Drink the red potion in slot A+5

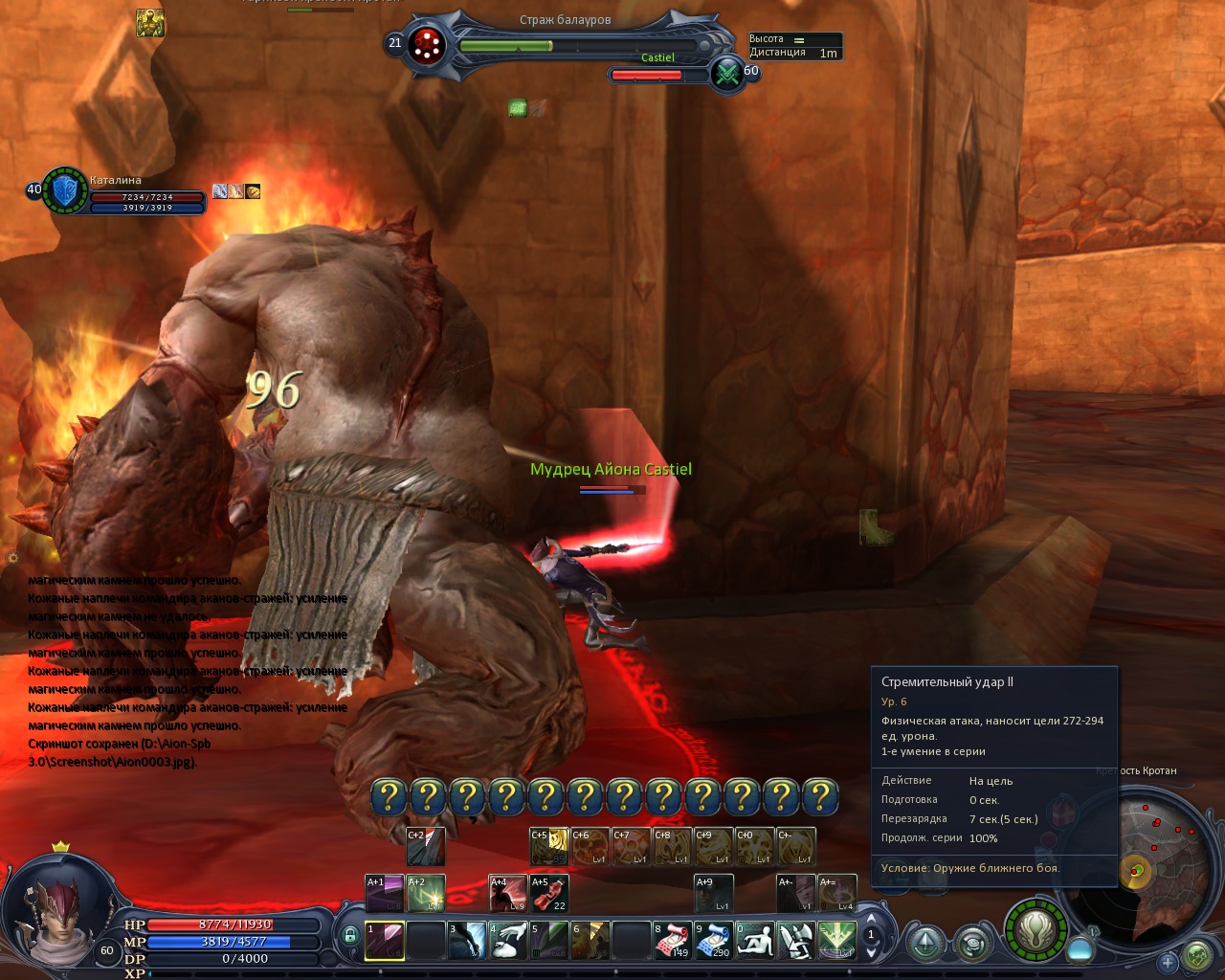click(x=549, y=893)
